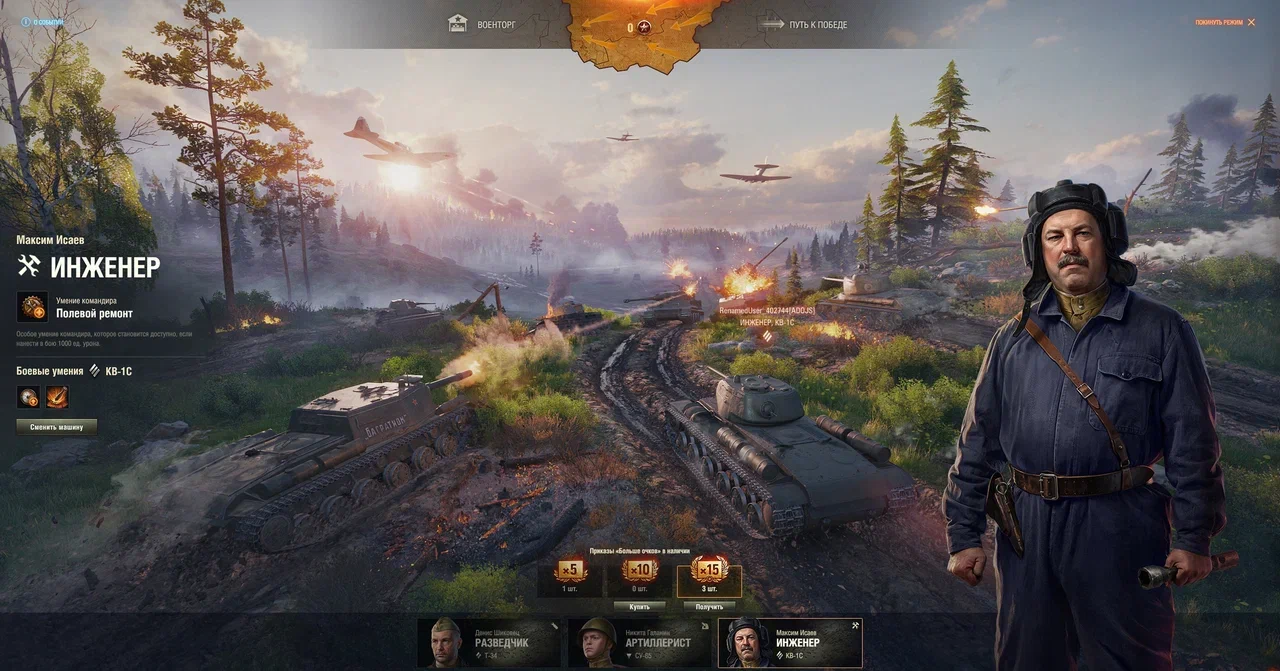
Task: Choose the Разведчик commander card
Action: click(x=489, y=642)
